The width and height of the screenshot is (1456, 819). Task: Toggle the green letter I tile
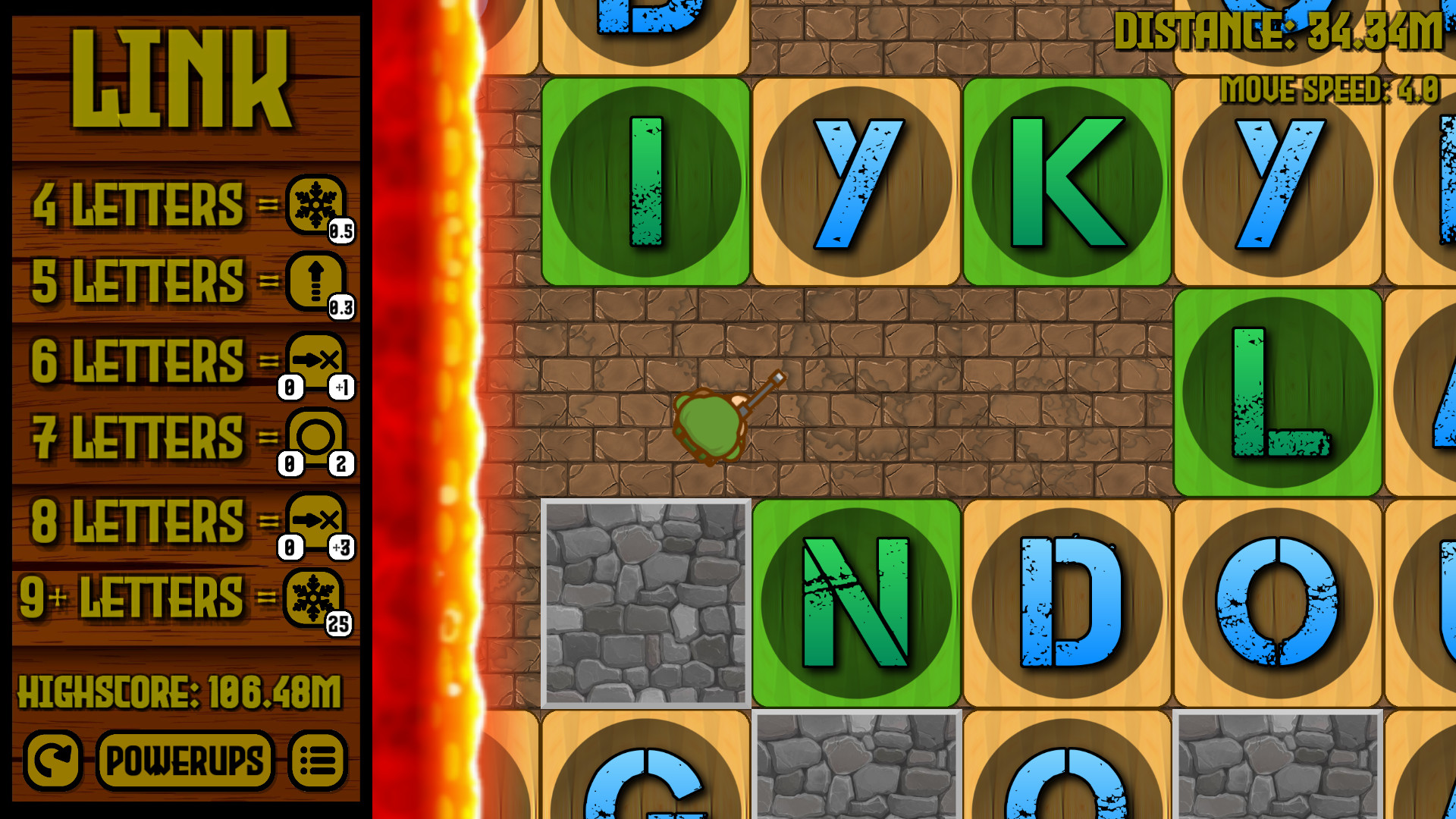(x=645, y=180)
